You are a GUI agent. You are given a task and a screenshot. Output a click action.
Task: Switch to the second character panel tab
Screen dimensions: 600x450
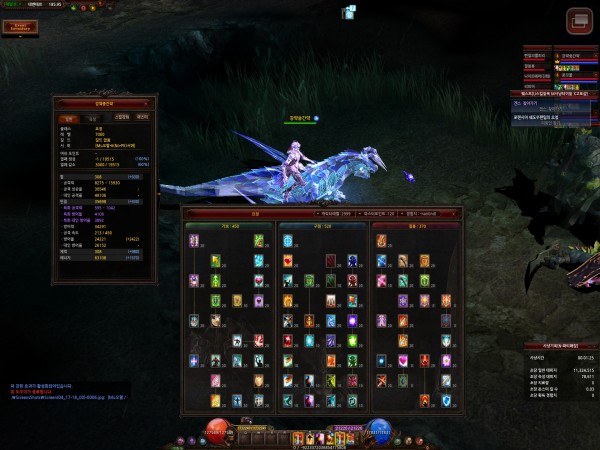click(x=93, y=117)
